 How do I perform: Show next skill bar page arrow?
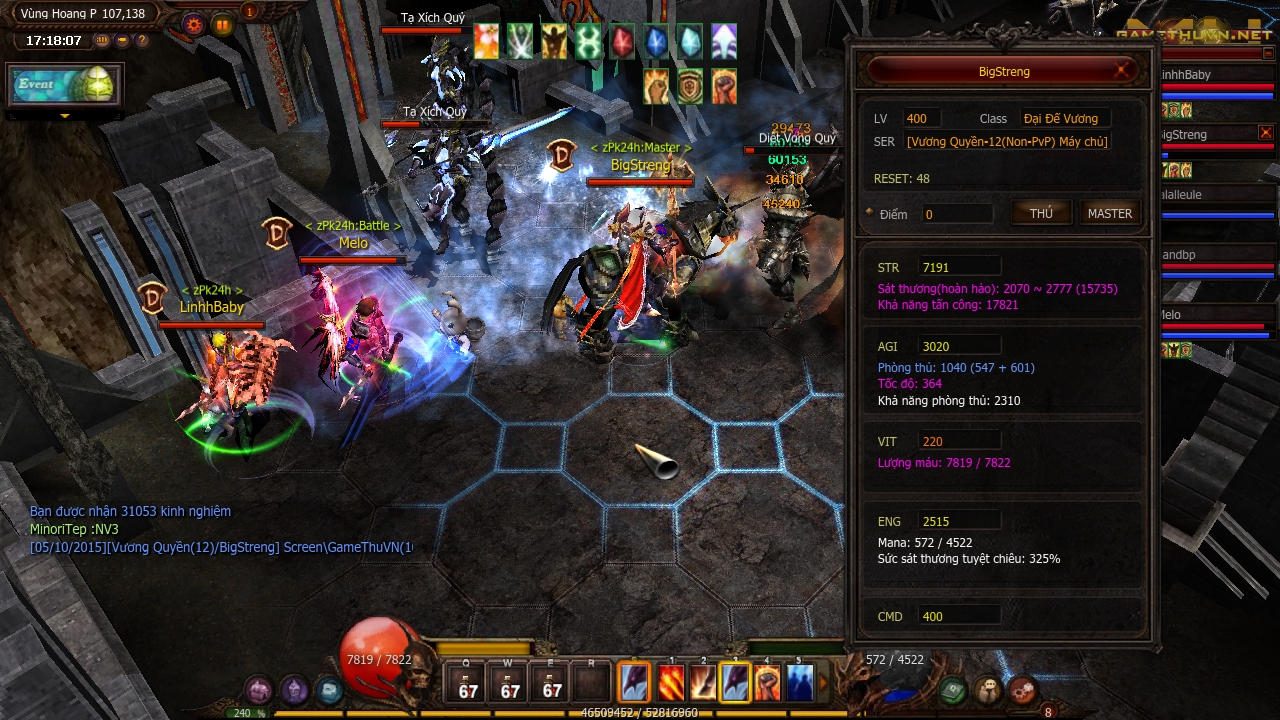(x=825, y=683)
